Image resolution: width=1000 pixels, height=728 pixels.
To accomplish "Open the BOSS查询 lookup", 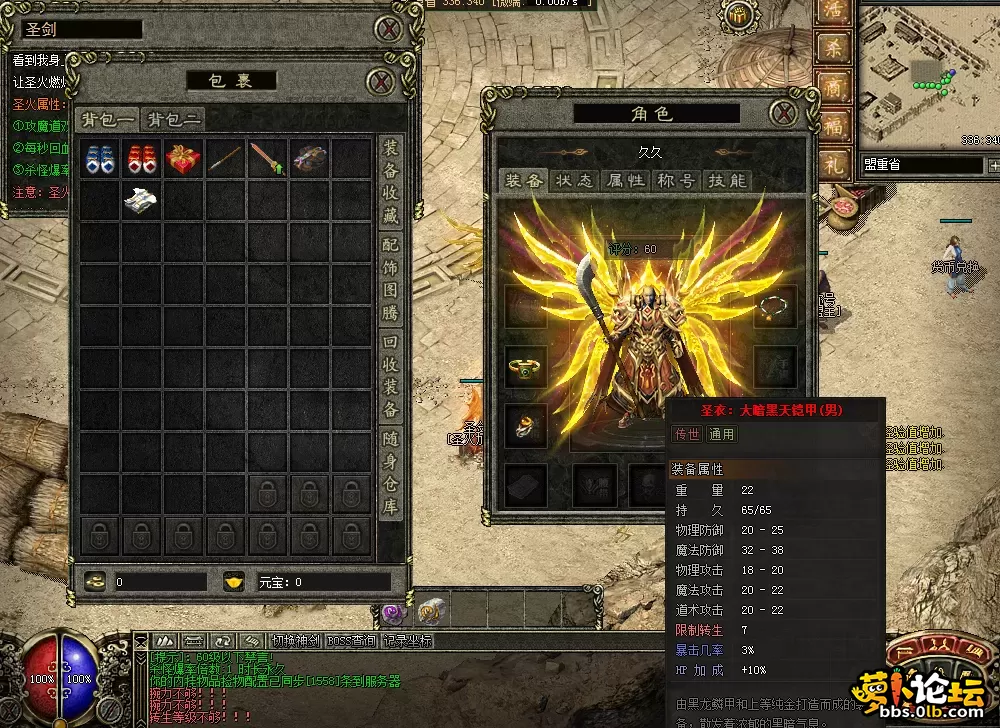I will [351, 641].
